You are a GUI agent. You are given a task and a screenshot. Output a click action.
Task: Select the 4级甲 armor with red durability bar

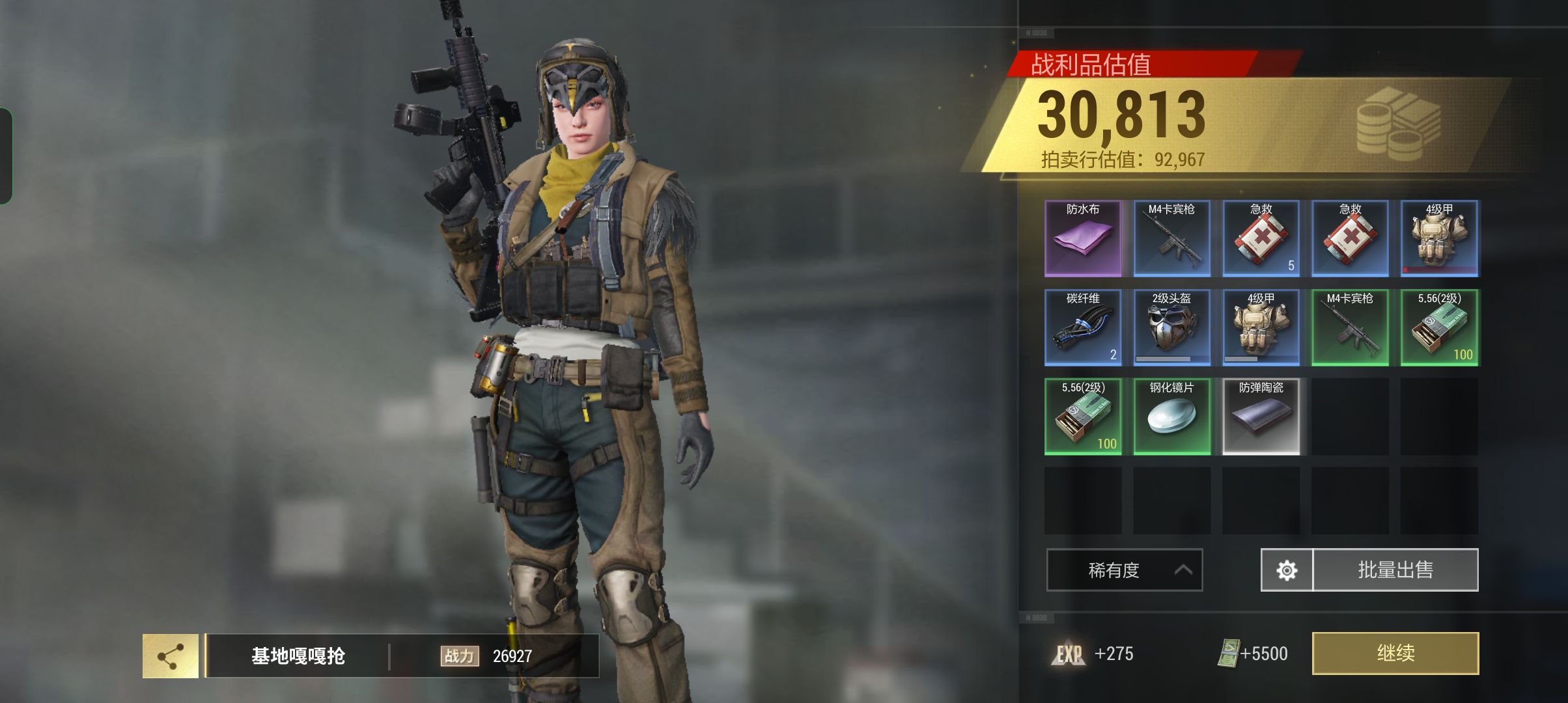(1439, 238)
